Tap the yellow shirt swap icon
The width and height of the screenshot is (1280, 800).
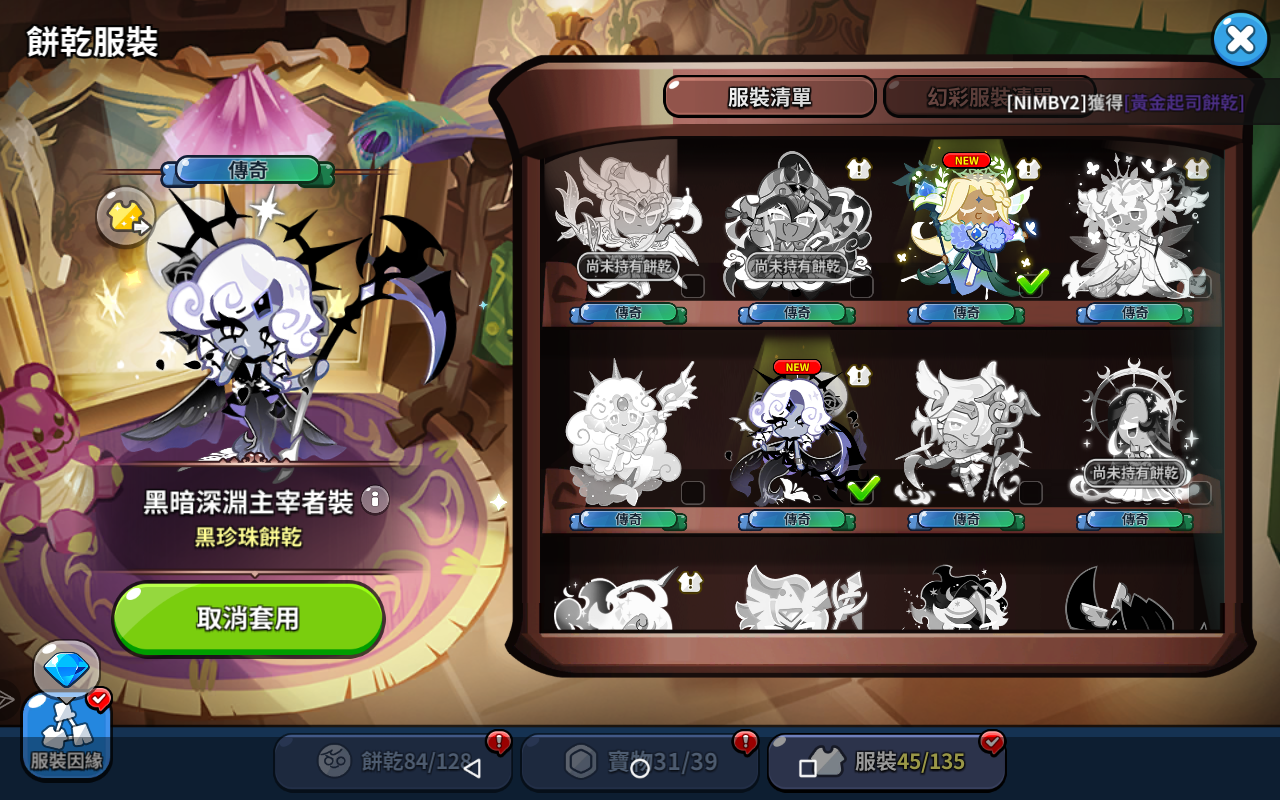(x=126, y=215)
